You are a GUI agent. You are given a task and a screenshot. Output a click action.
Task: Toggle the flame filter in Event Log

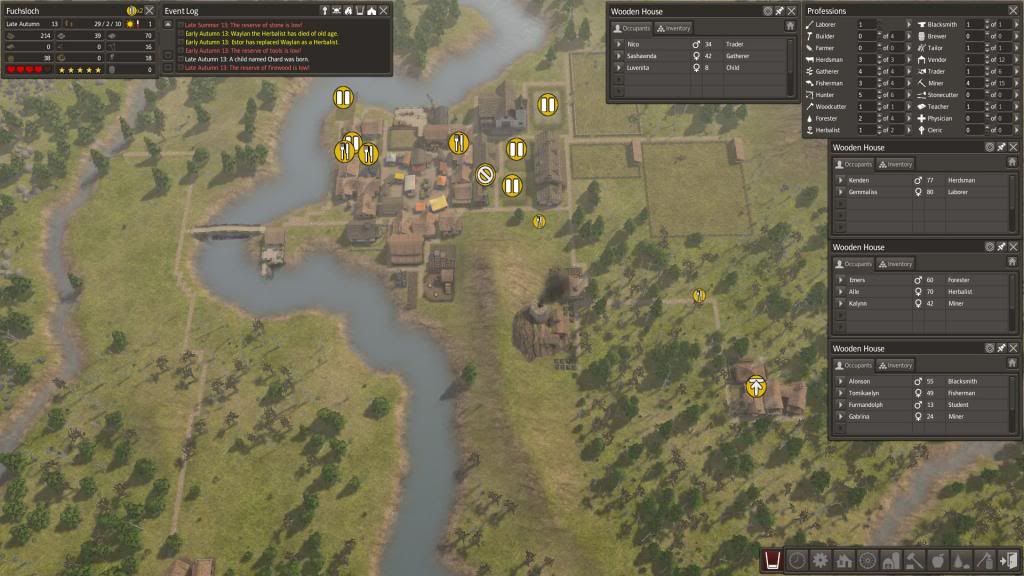[349, 10]
